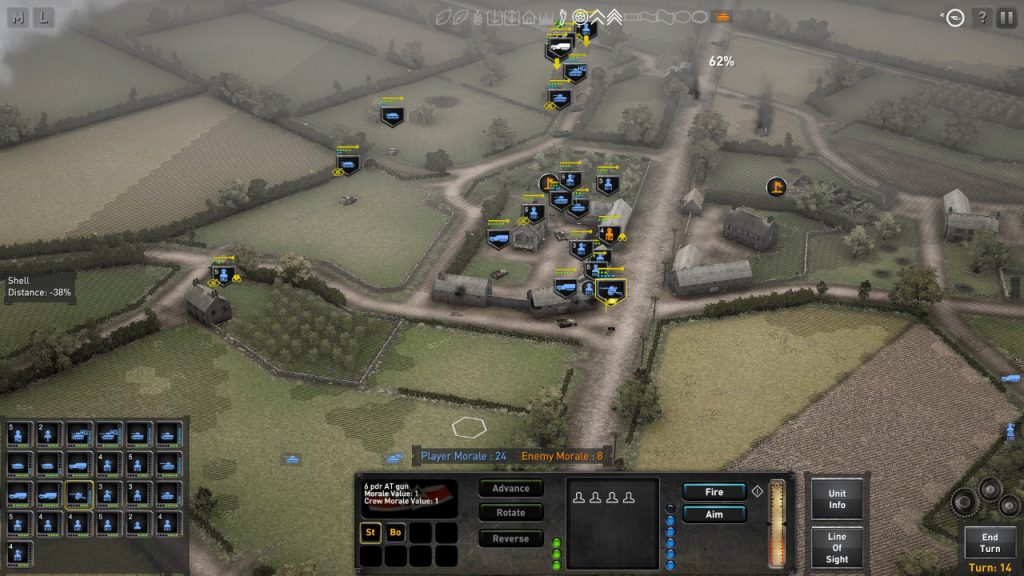Click the orange tank icon in top bar
This screenshot has width=1024, height=576.
pos(722,17)
